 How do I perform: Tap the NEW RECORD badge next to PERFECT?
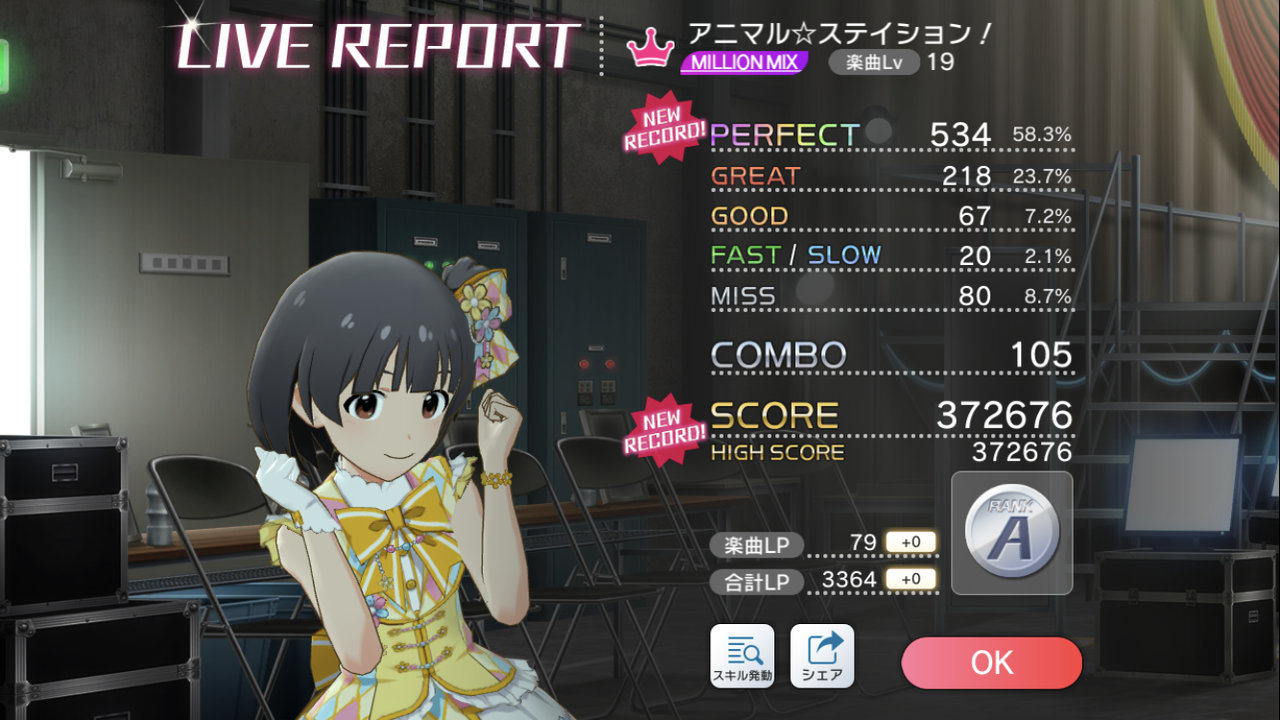tap(661, 128)
